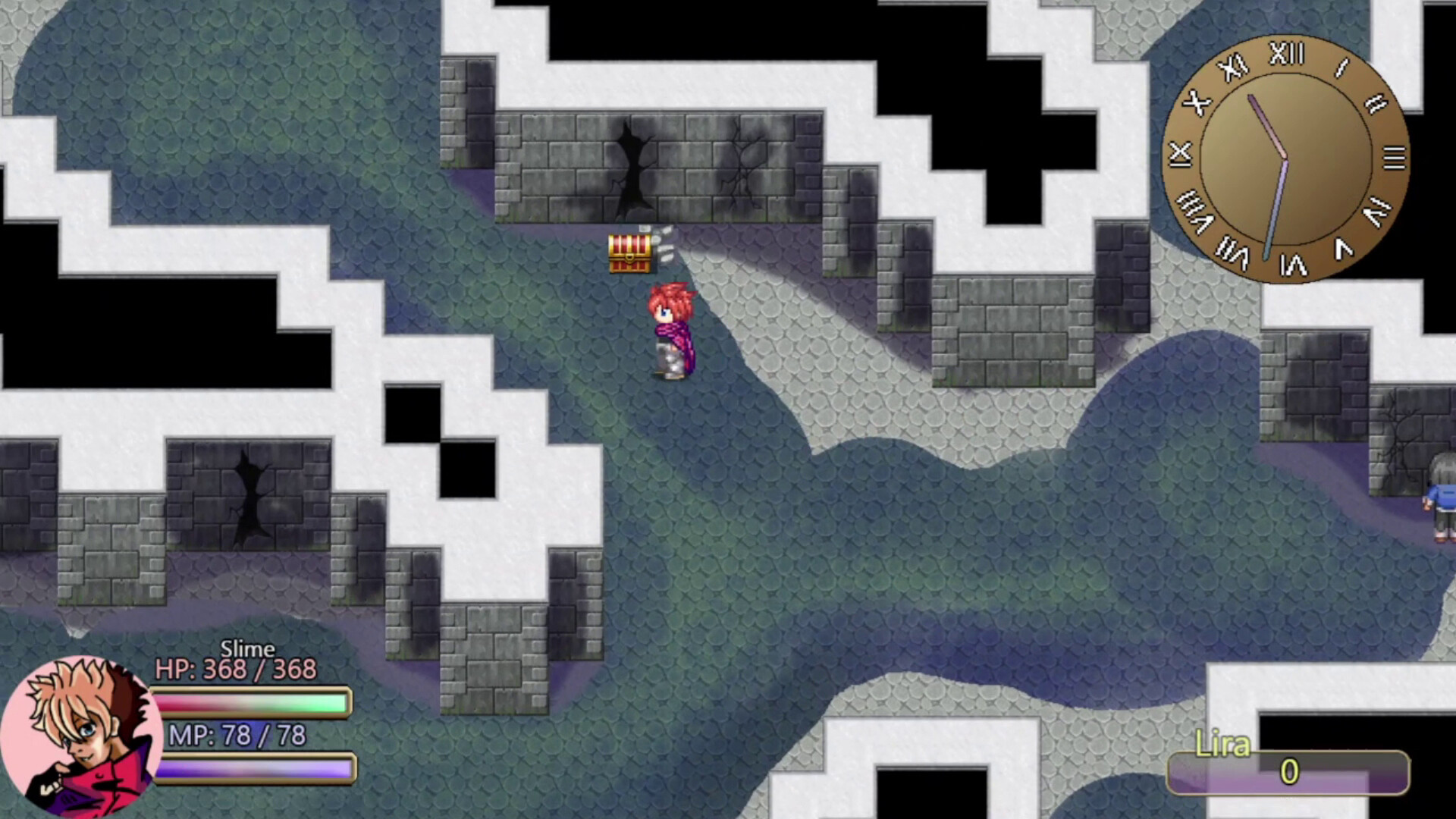
Task: Open the treasure chest near the wall
Action: pos(629,254)
